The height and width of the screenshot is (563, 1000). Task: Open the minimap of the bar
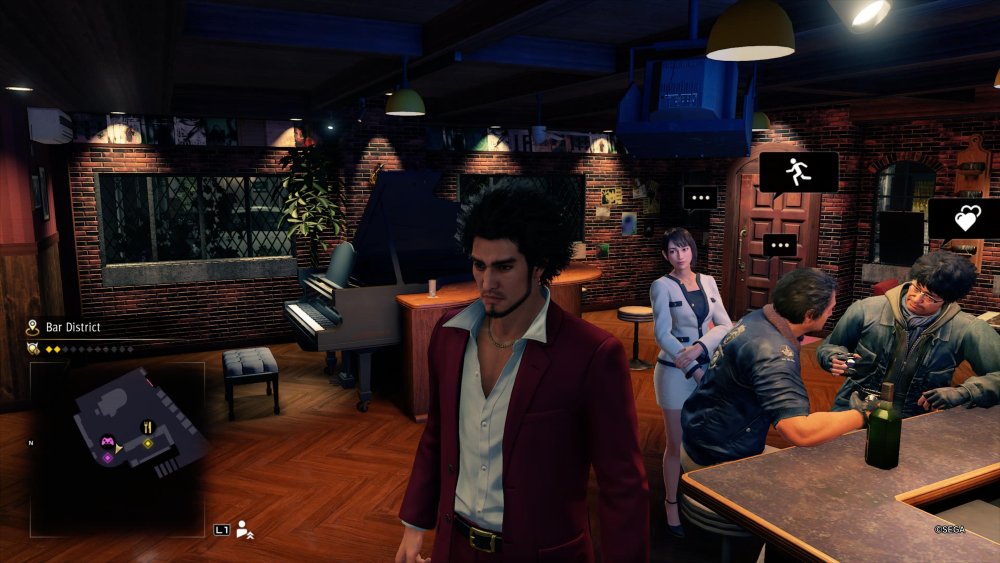point(118,447)
